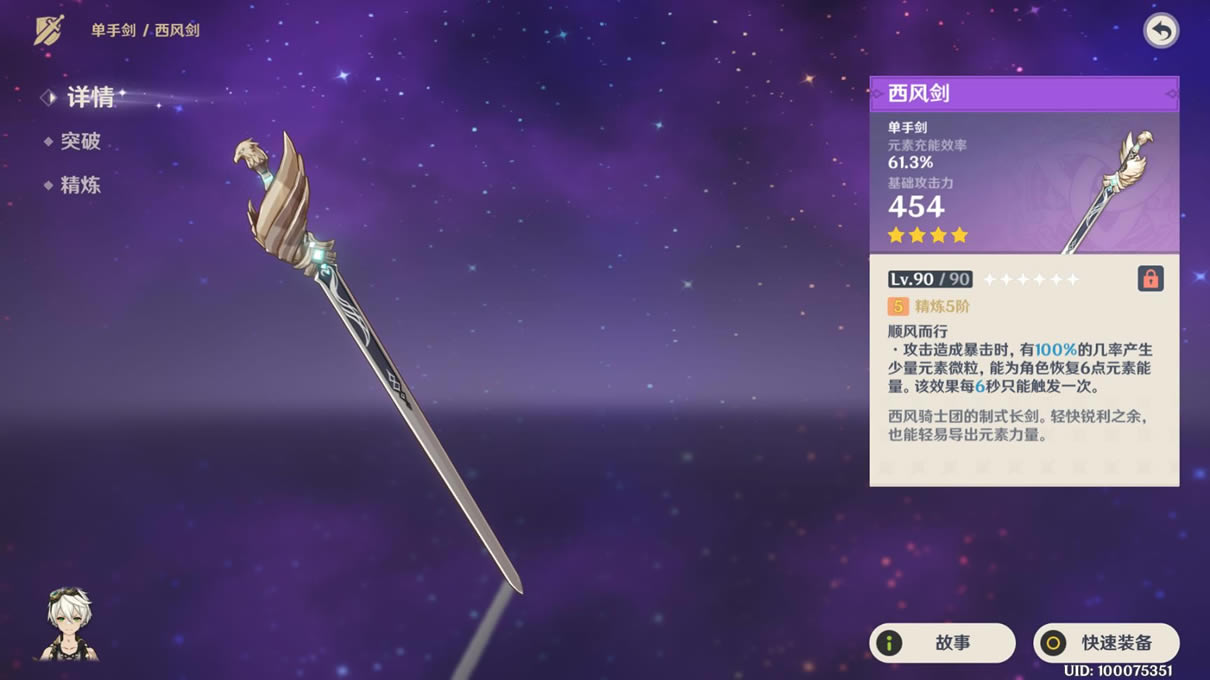The height and width of the screenshot is (680, 1210).
Task: Open the 突破 ascension tab
Action: pos(80,142)
